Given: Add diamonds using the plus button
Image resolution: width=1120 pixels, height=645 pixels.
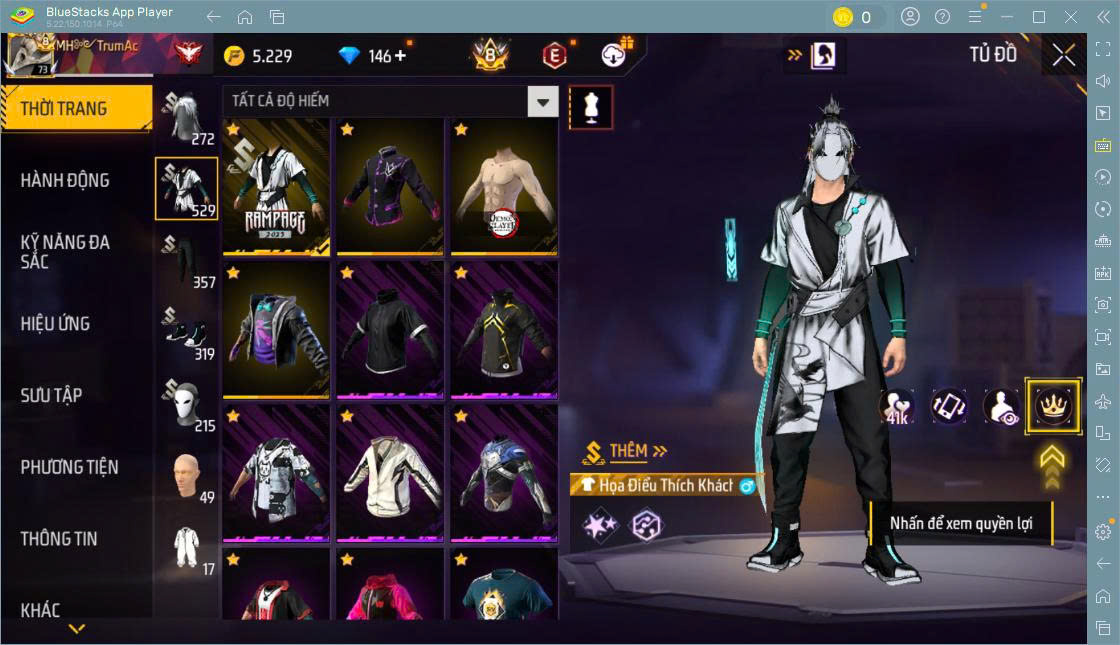Looking at the screenshot, I should point(401,56).
